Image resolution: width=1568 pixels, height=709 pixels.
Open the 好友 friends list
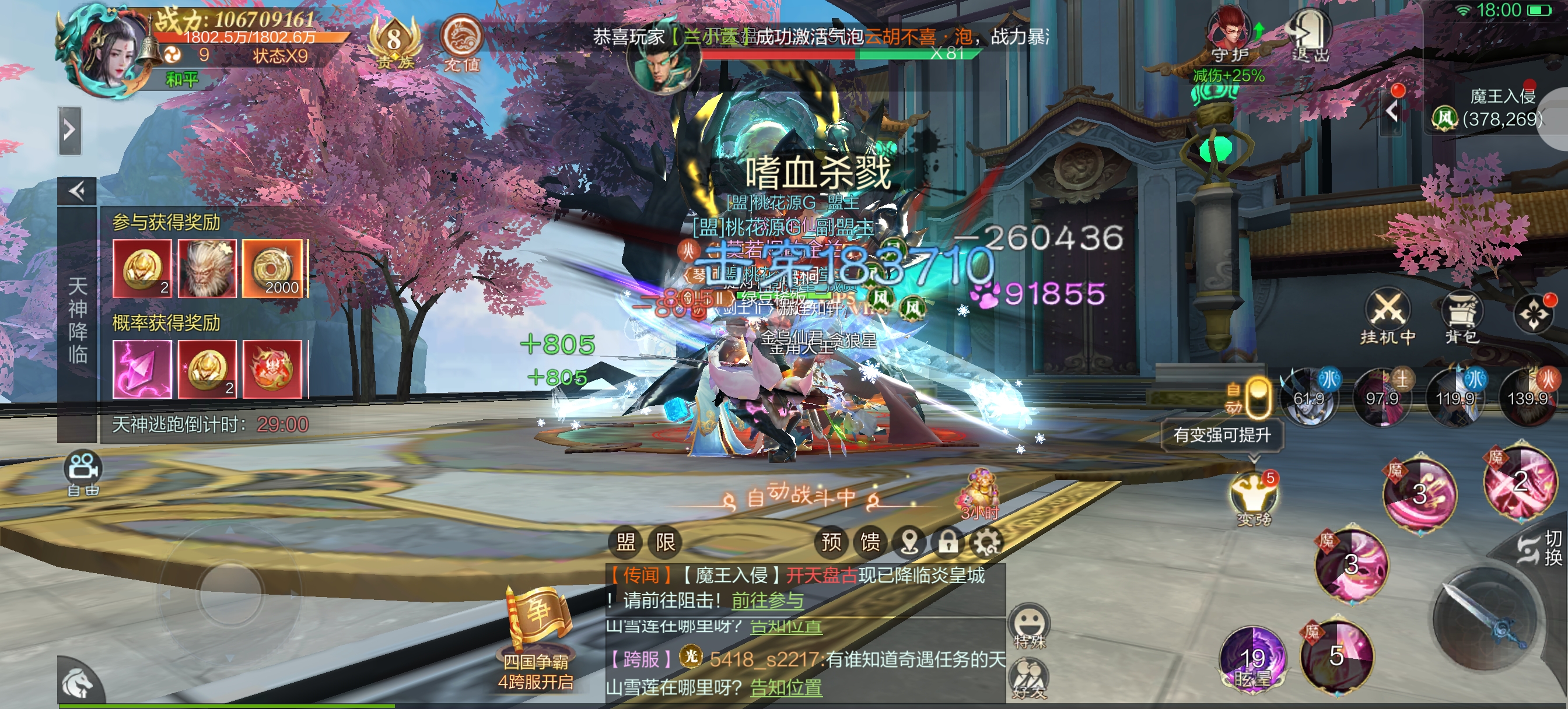(x=1028, y=679)
